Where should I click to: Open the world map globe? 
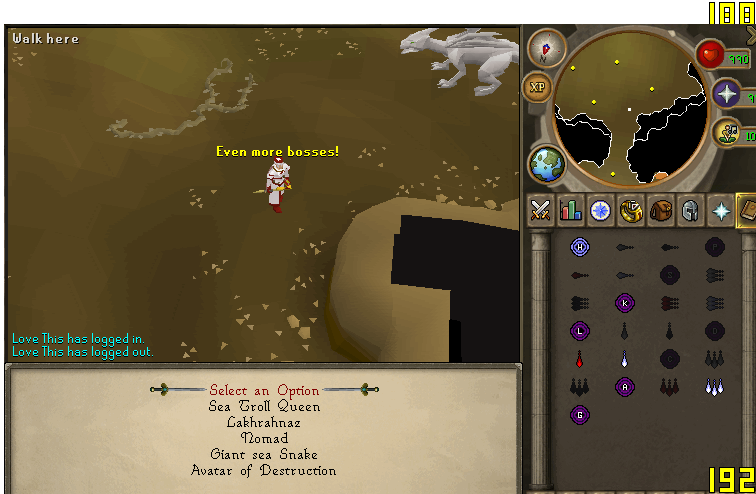[547, 163]
